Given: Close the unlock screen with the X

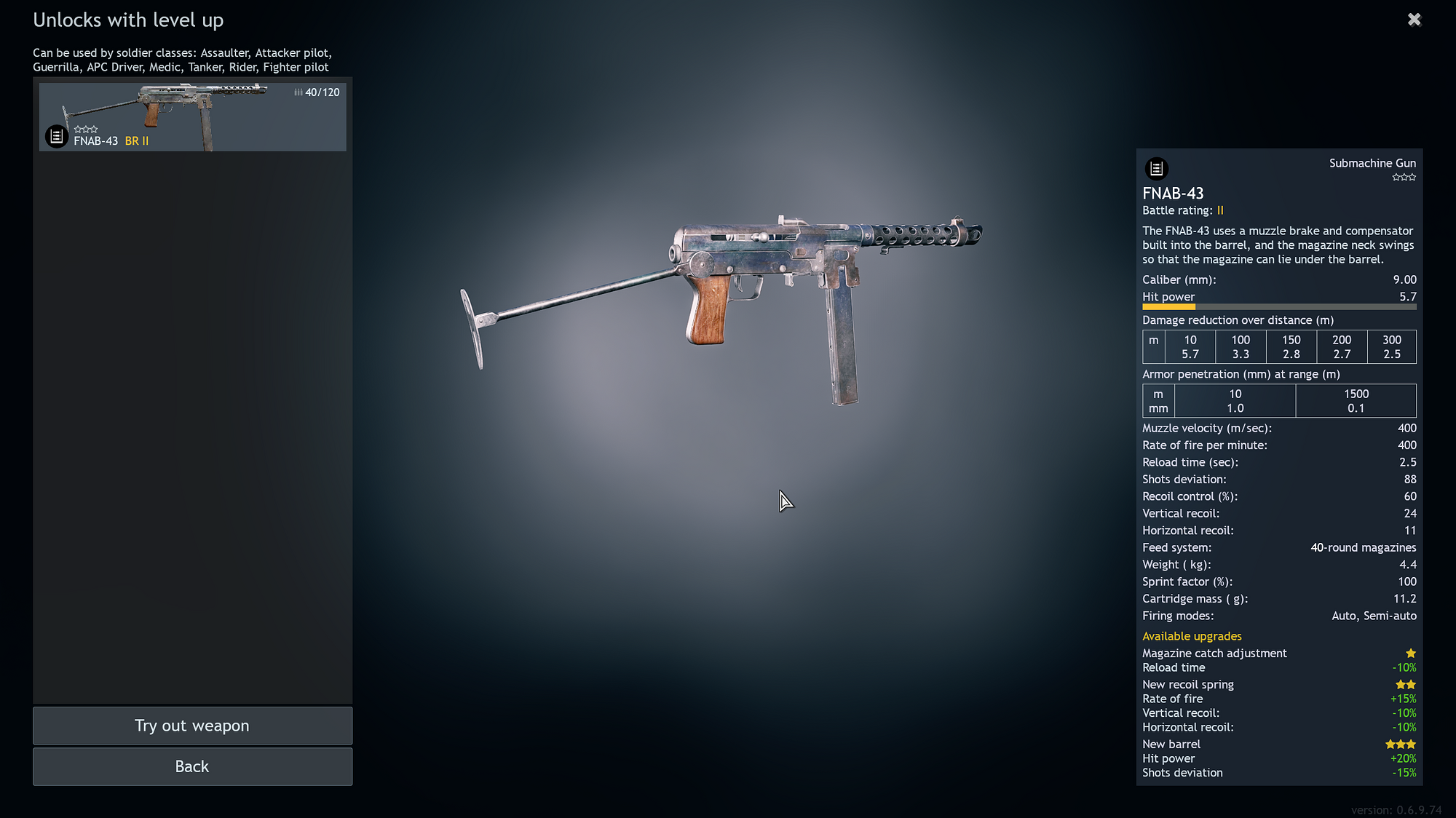Looking at the screenshot, I should pyautogui.click(x=1414, y=20).
